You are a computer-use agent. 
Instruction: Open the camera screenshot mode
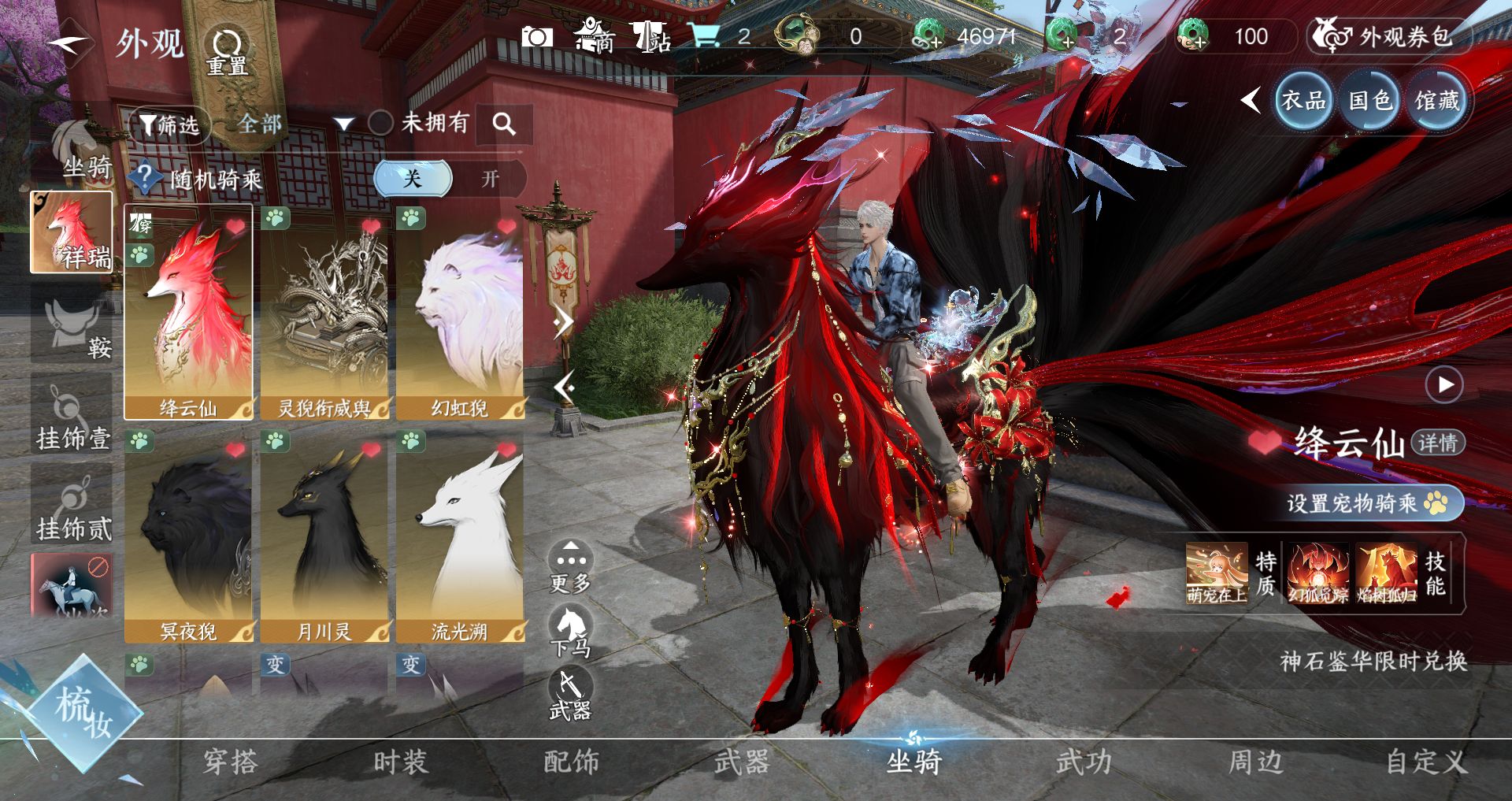tap(537, 37)
